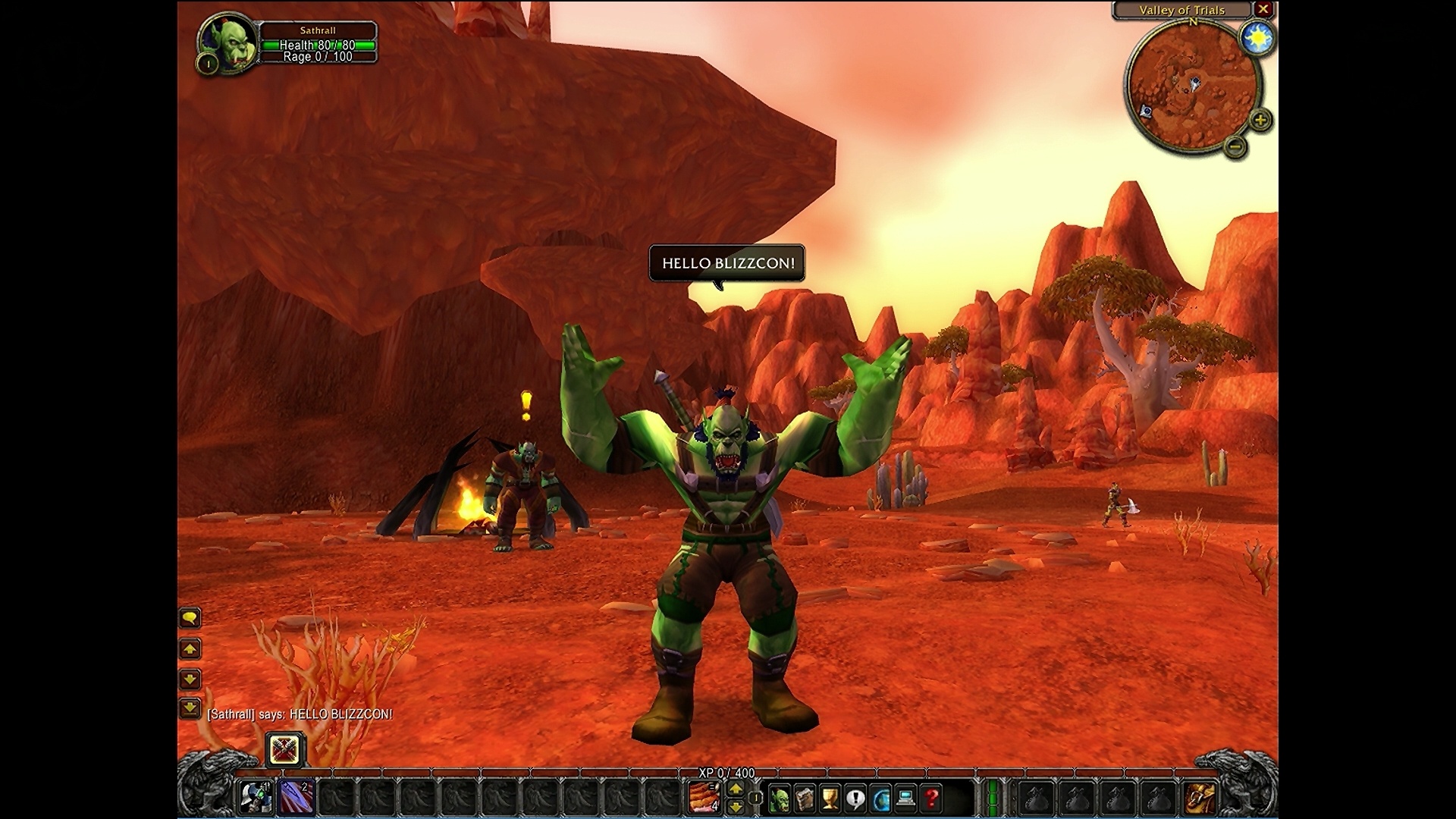Zoom out the minimap with minus button
Image resolution: width=1456 pixels, height=819 pixels.
(1235, 146)
